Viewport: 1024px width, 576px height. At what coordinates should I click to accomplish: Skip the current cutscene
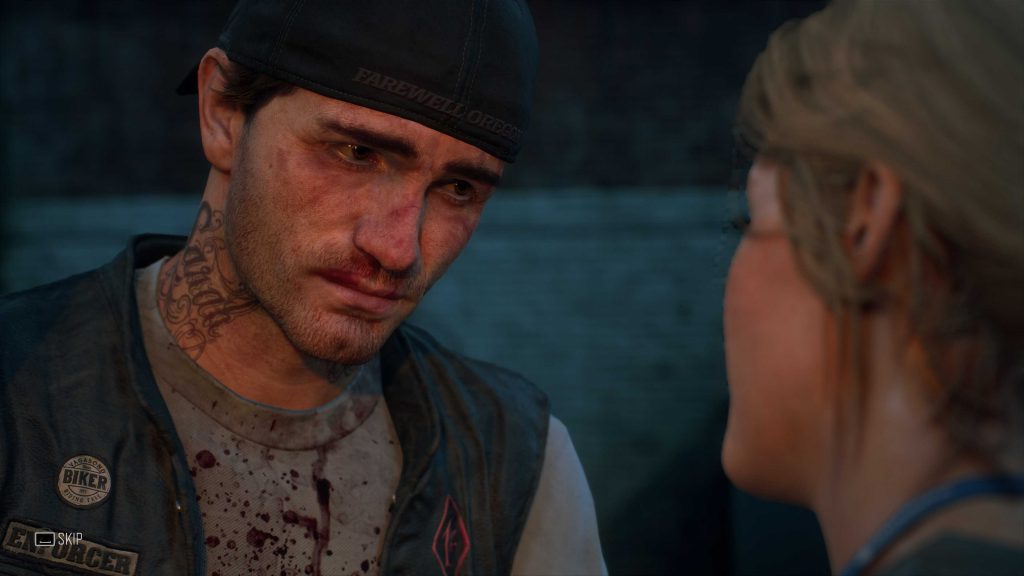(58, 538)
